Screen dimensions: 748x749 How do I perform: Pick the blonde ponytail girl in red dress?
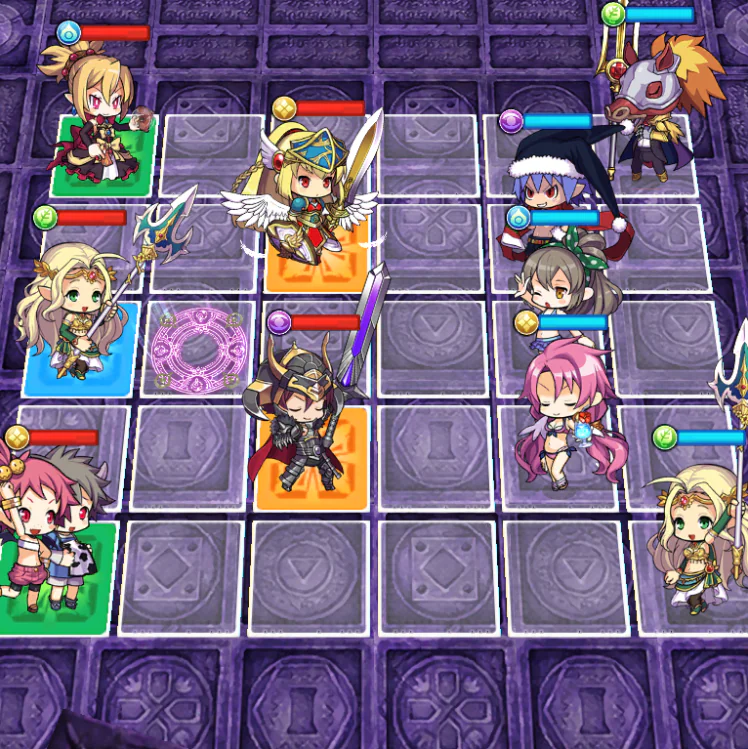click(93, 115)
